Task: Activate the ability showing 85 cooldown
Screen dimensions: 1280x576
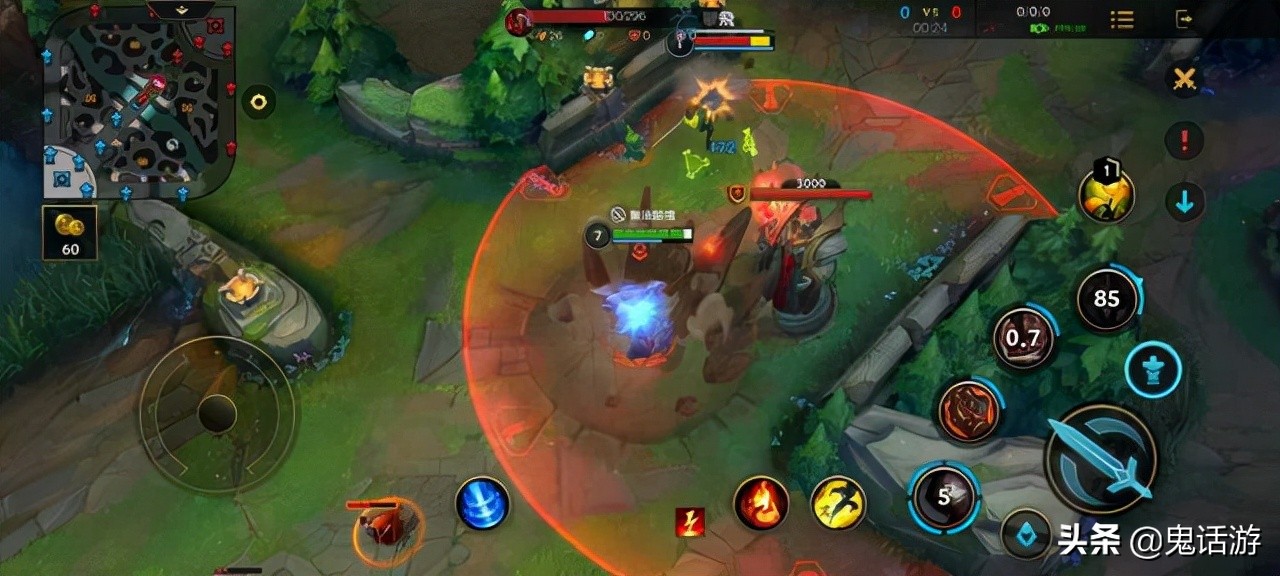Action: point(1106,298)
